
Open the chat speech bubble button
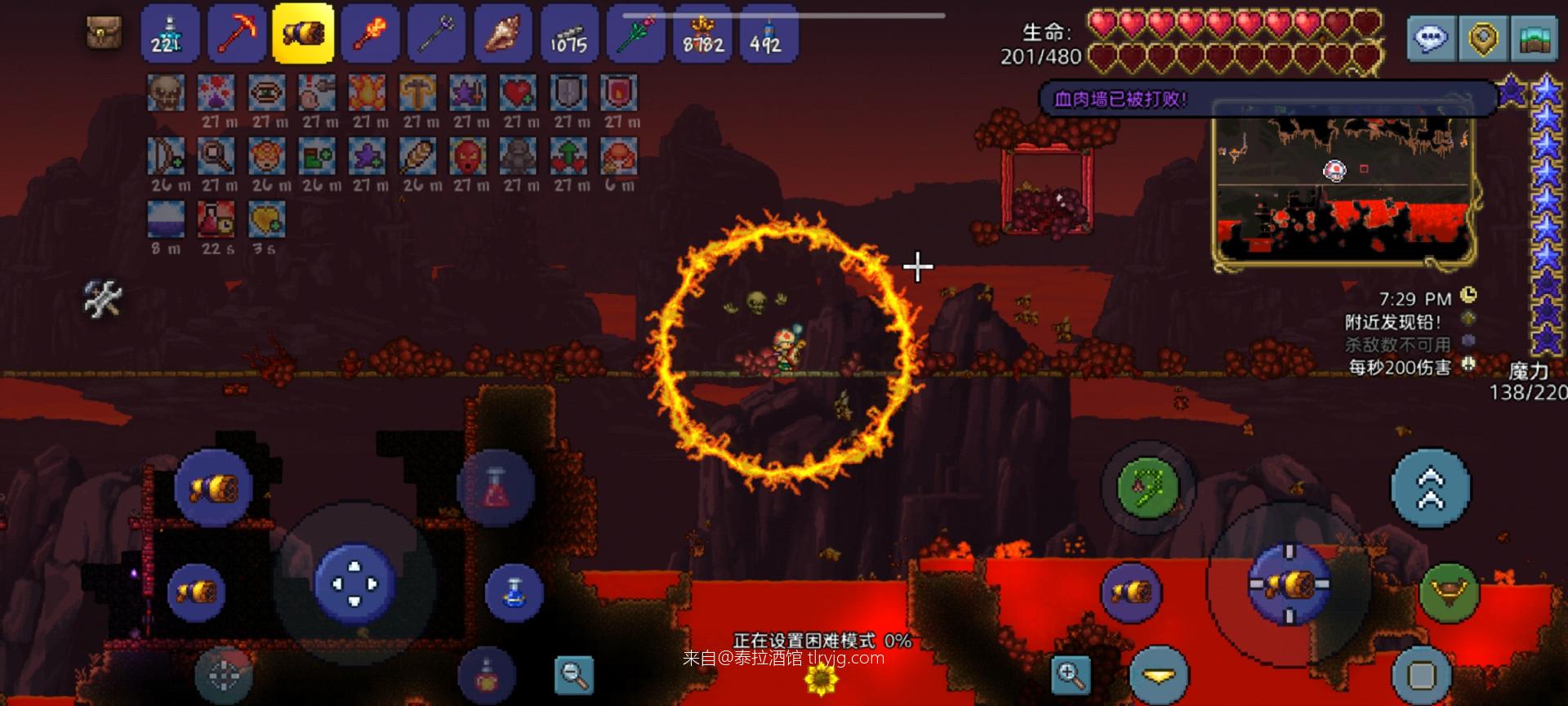[x=1432, y=38]
